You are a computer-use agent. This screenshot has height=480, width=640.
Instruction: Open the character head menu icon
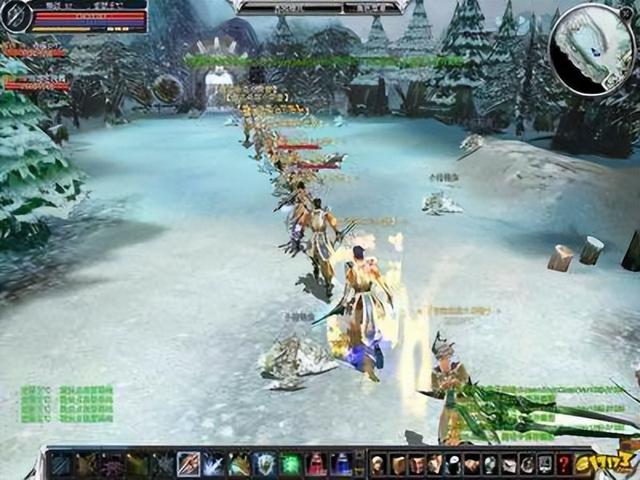[x=378, y=464]
